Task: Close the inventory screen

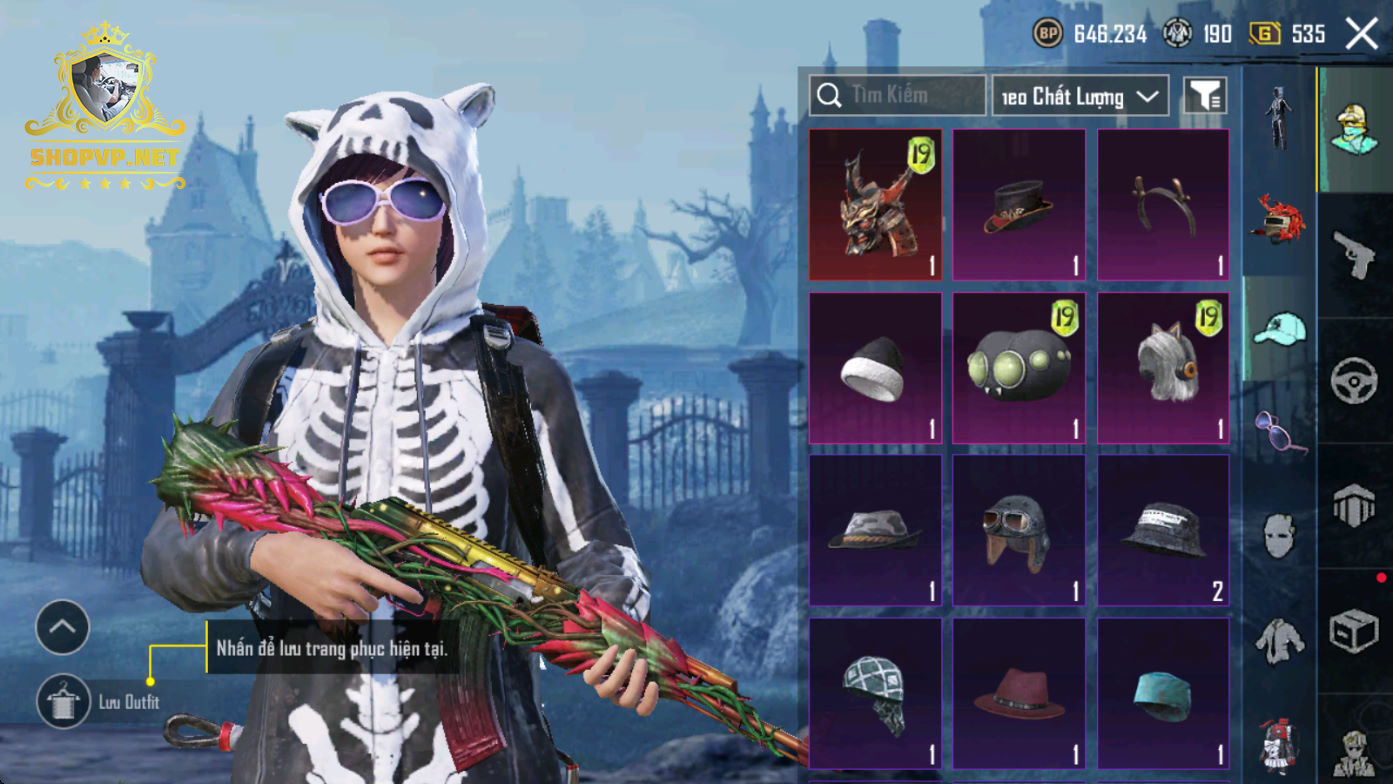Action: coord(1361,34)
